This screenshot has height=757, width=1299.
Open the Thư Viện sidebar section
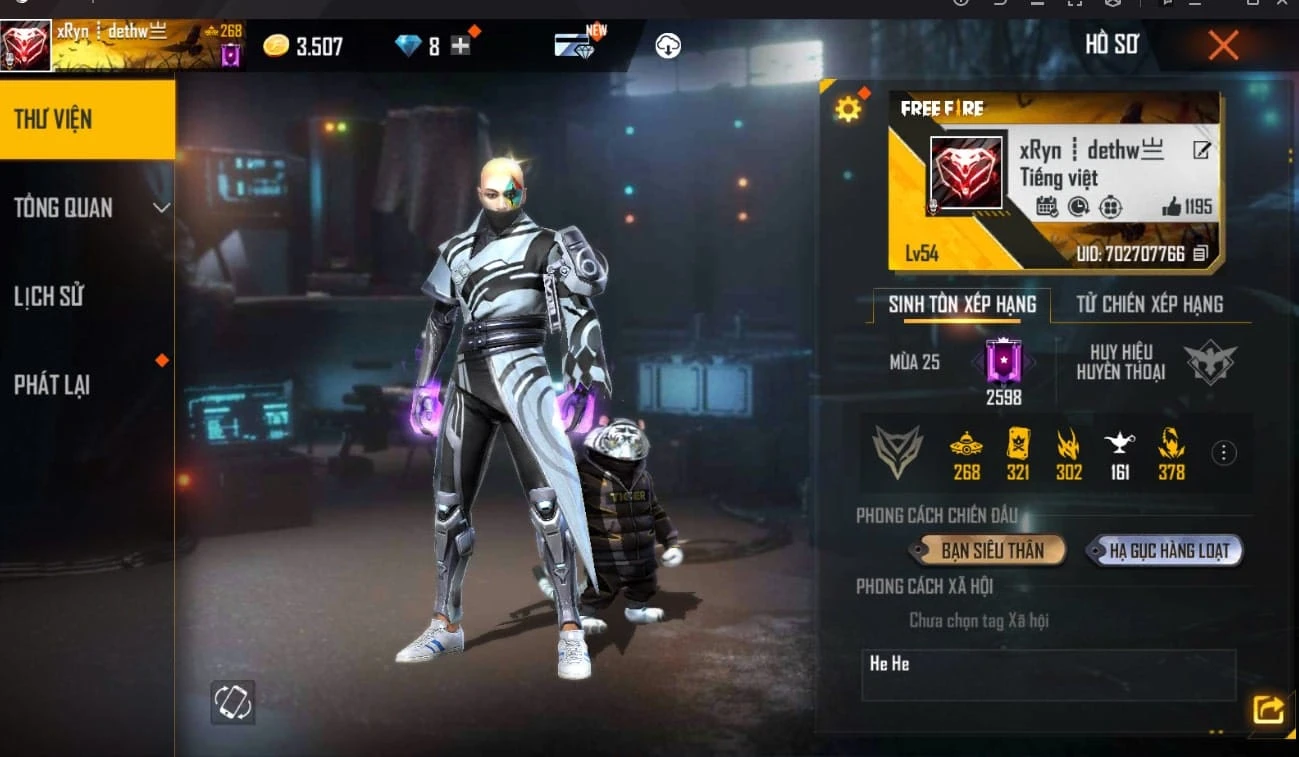(87, 117)
